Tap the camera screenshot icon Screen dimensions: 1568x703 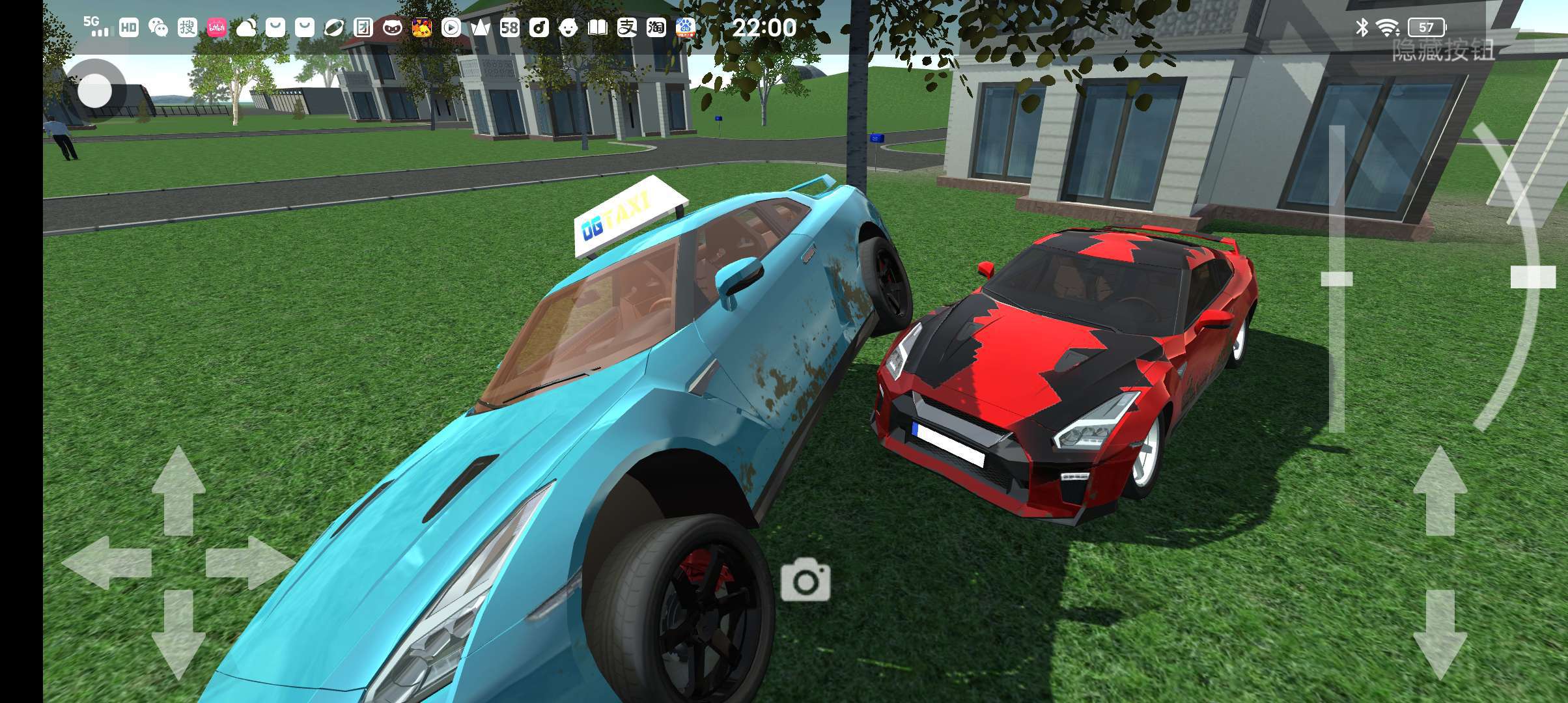[805, 579]
